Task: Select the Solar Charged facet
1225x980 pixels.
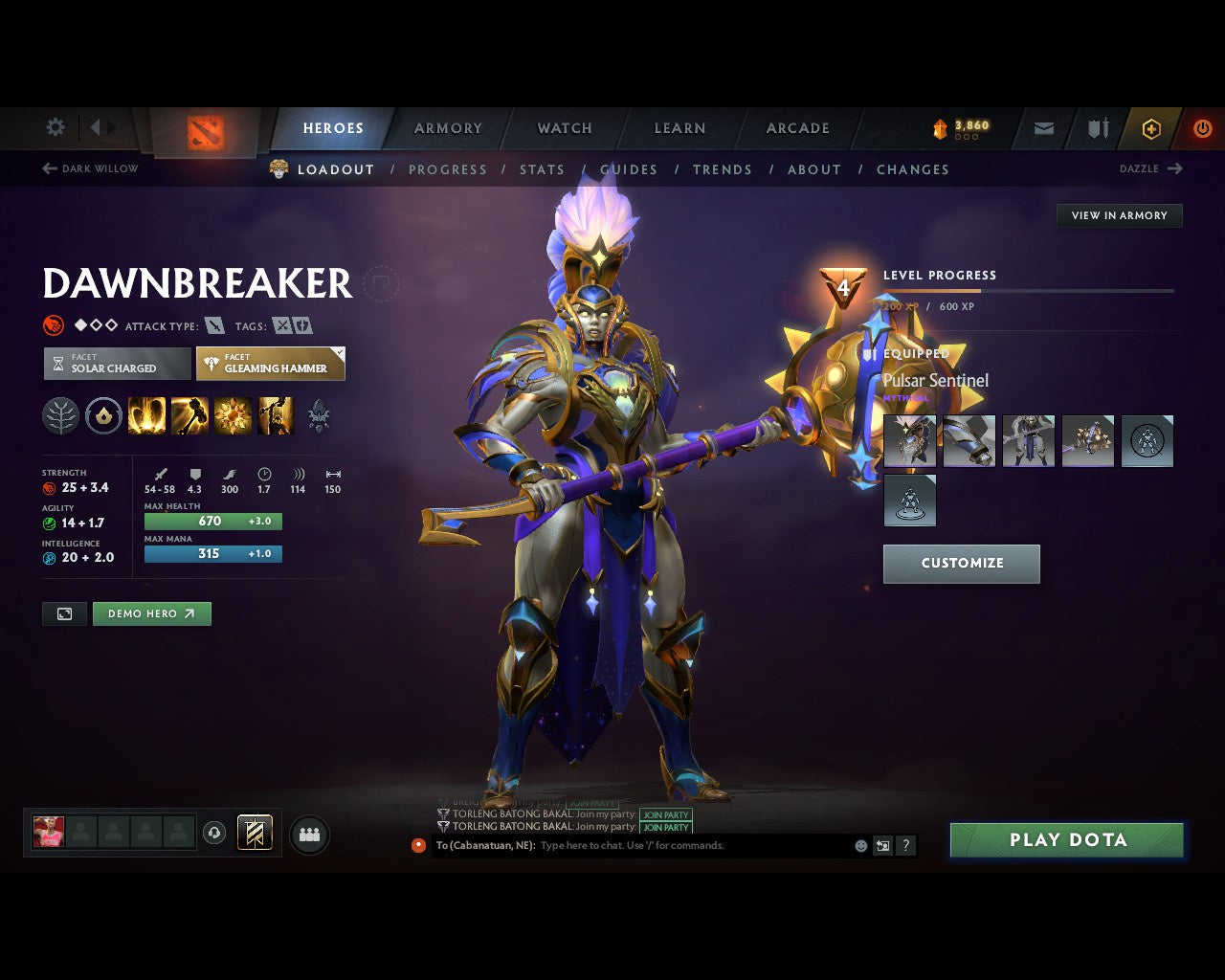Action: point(116,364)
